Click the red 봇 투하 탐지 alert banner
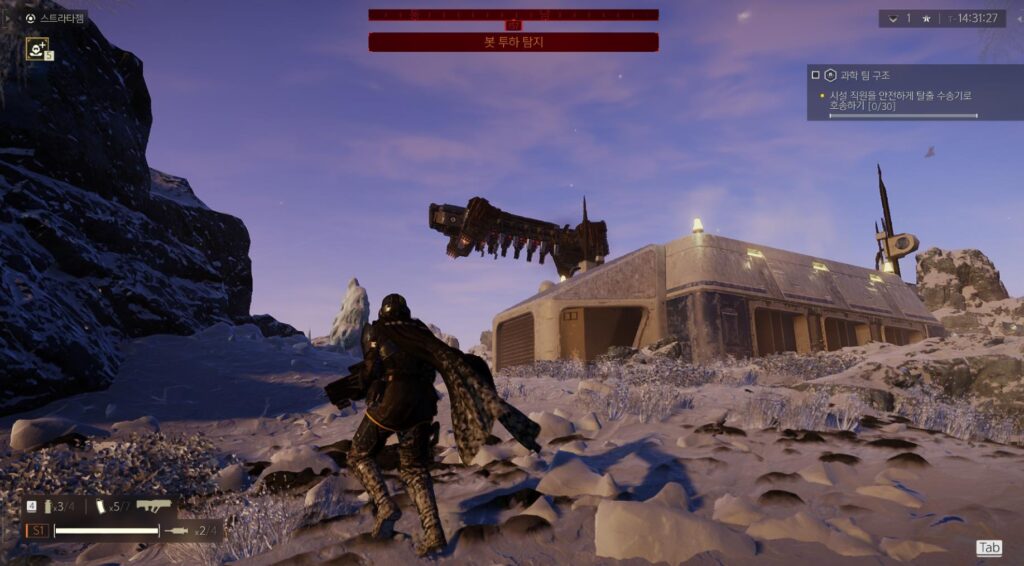 [x=513, y=42]
